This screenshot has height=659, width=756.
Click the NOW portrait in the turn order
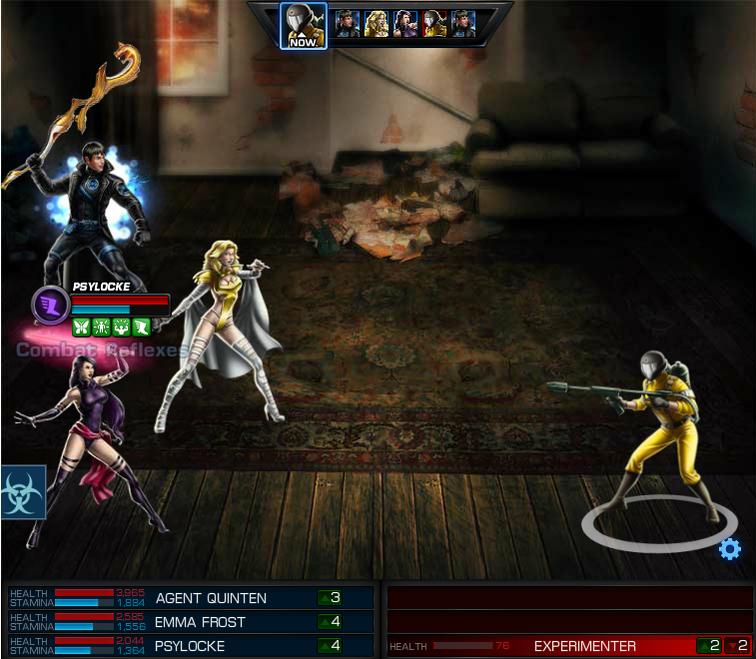pyautogui.click(x=303, y=25)
